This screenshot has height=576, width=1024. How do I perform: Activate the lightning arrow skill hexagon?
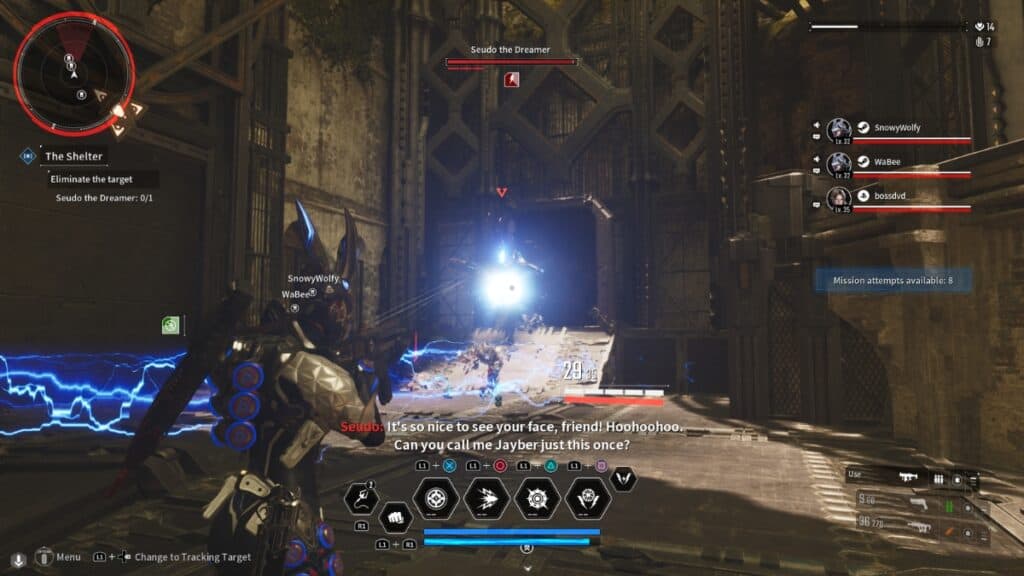point(487,497)
